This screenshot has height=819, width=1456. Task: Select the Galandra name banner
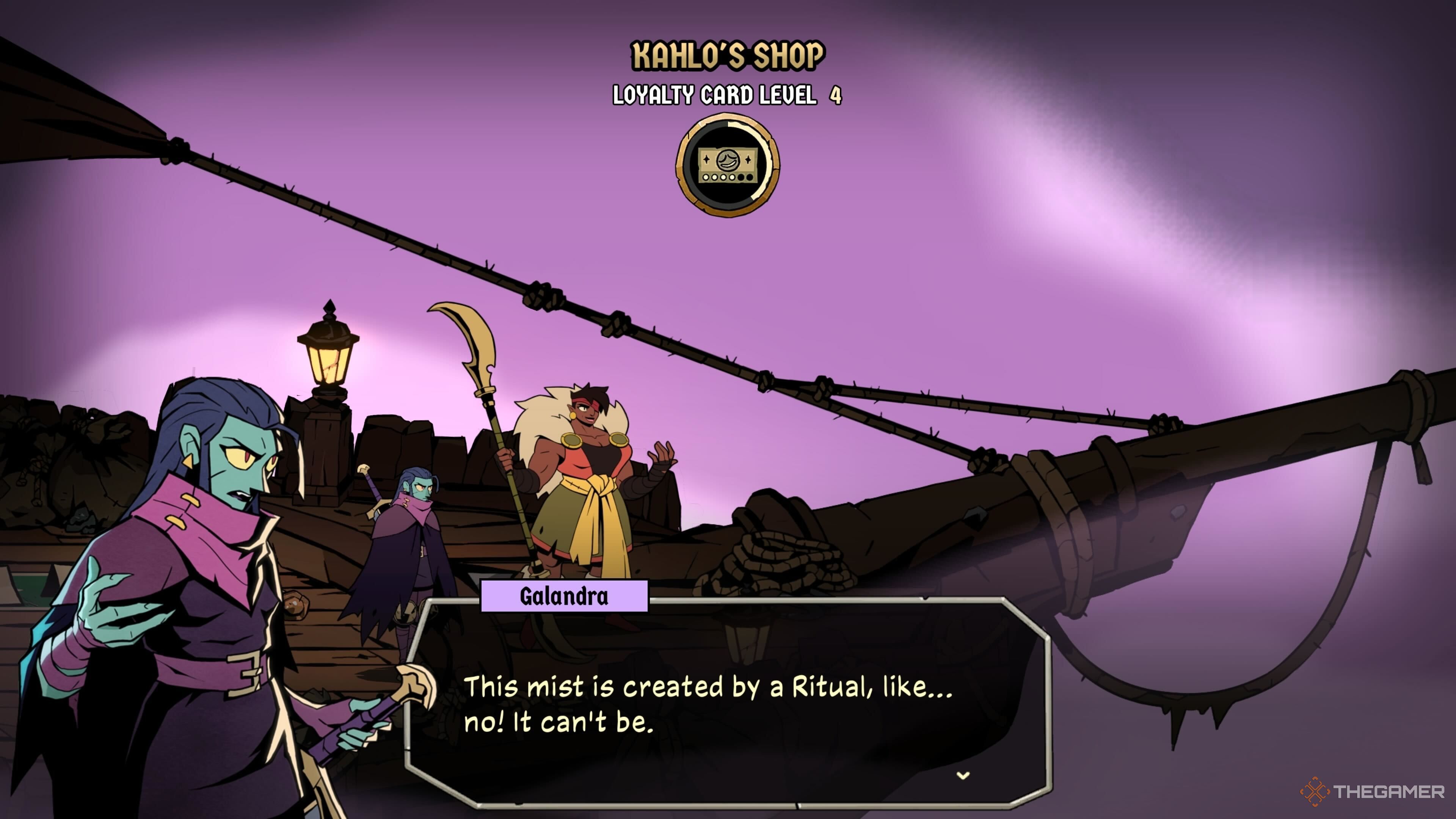tap(564, 598)
